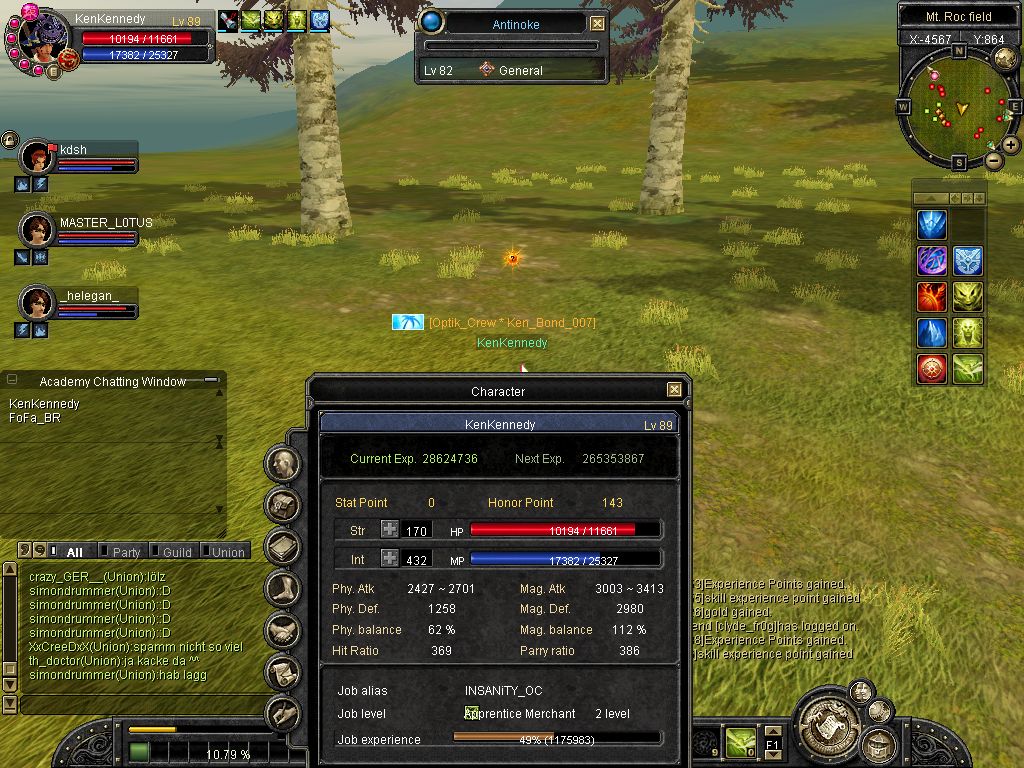The width and height of the screenshot is (1024, 768).
Task: Switch chat to the Union tab
Action: (227, 552)
